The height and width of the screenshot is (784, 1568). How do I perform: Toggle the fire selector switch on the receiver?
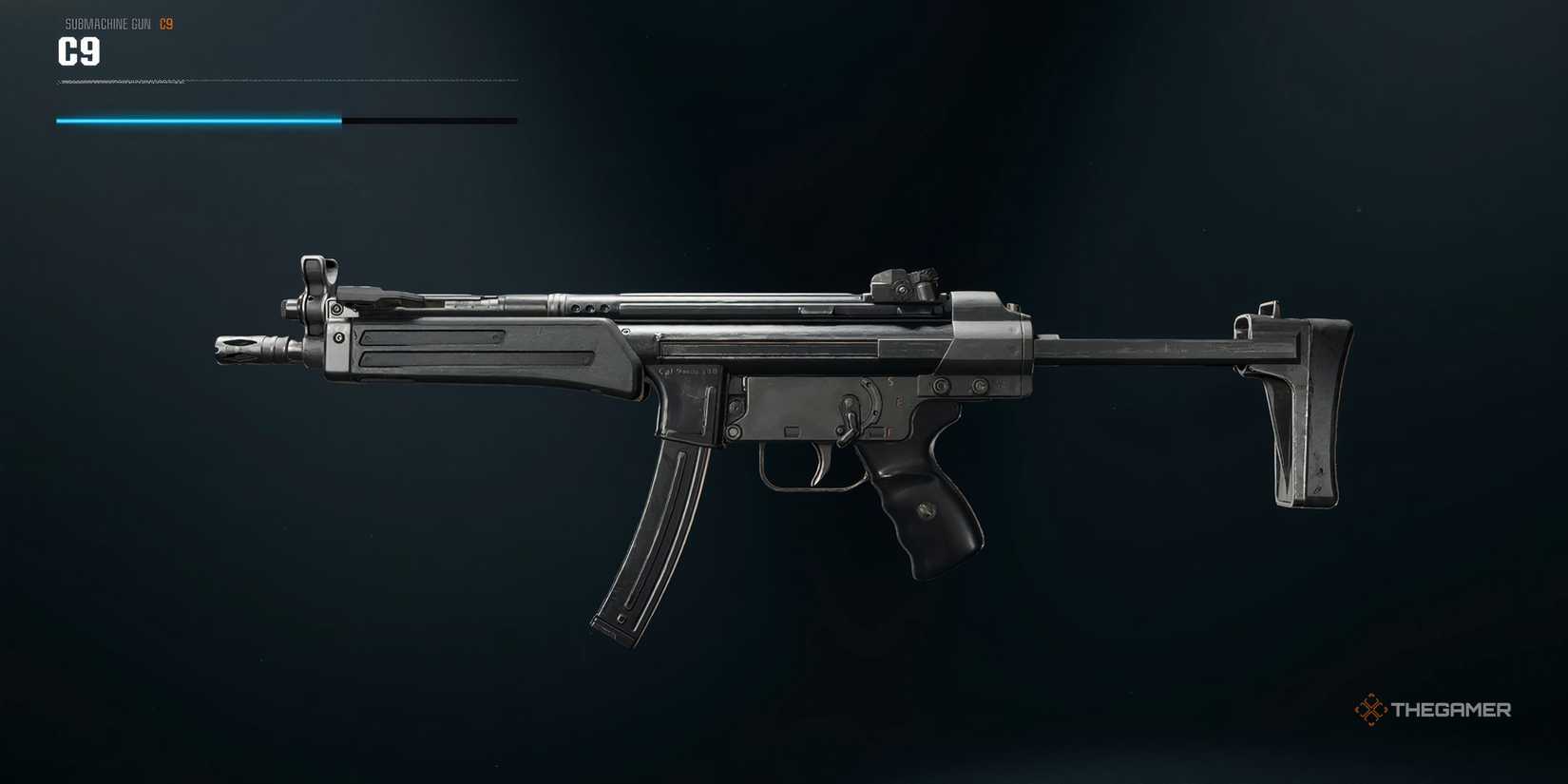pos(851,413)
